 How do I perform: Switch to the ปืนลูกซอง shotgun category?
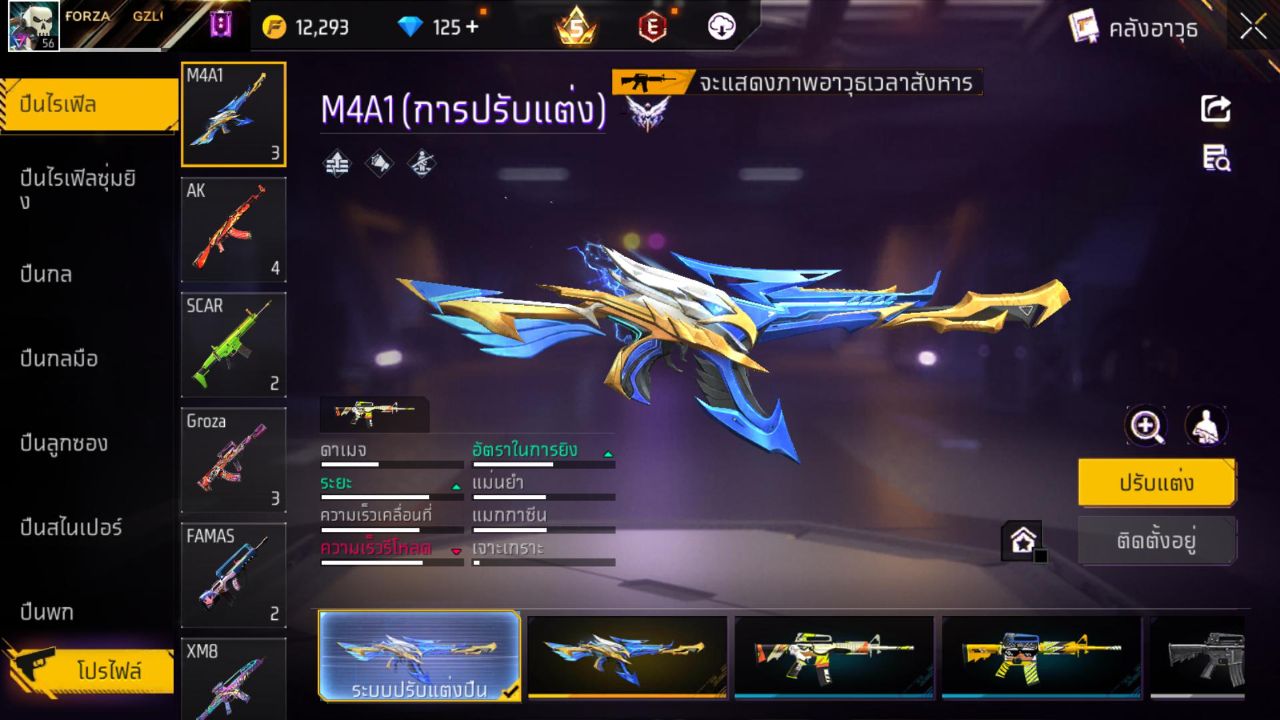[65, 443]
